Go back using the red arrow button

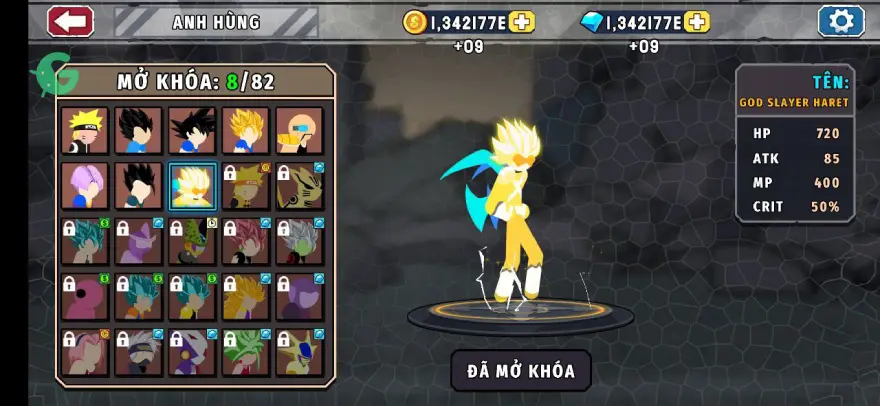point(70,21)
